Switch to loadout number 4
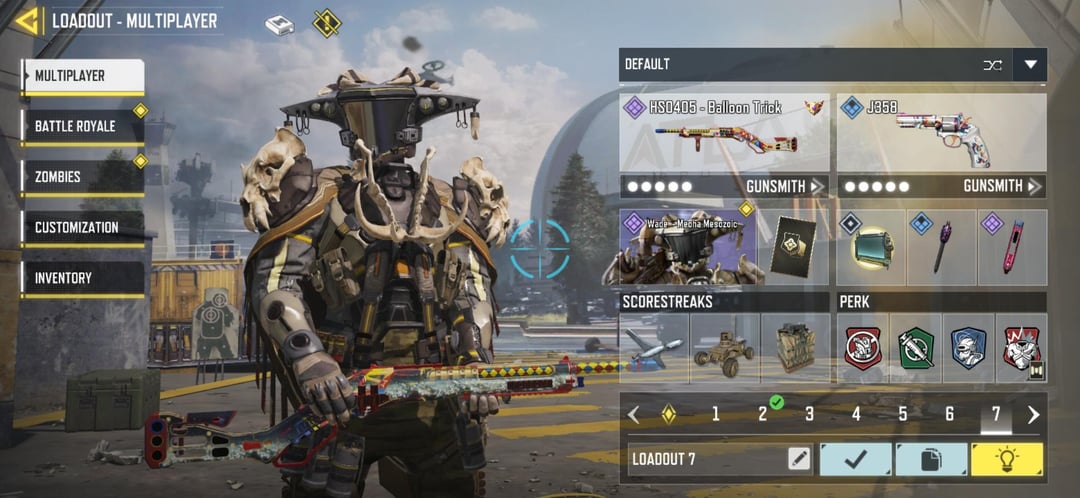Image resolution: width=1080 pixels, height=498 pixels. point(856,414)
